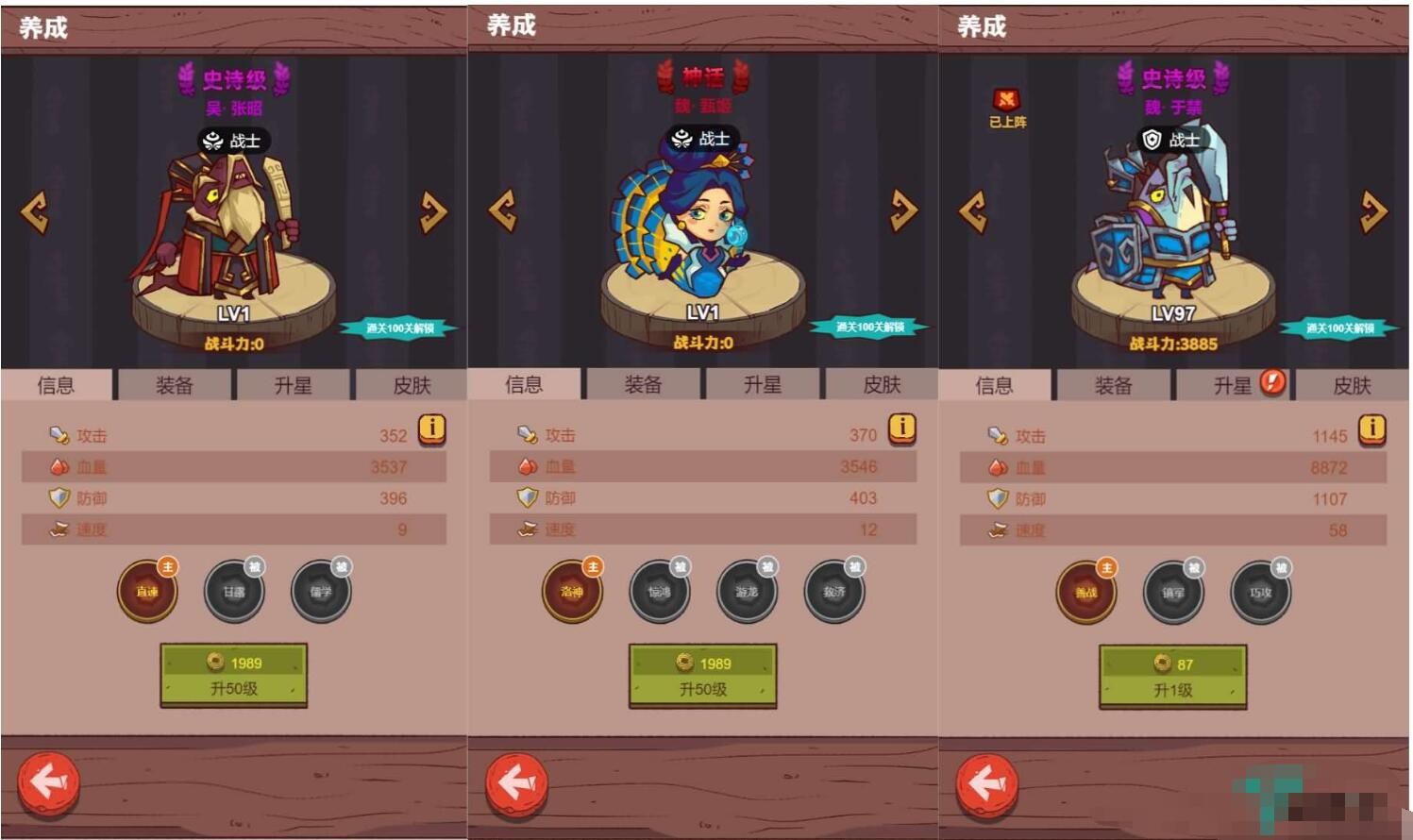The height and width of the screenshot is (840, 1413).
Task: Click the 升50级 button under 张昭
Action: (x=233, y=676)
